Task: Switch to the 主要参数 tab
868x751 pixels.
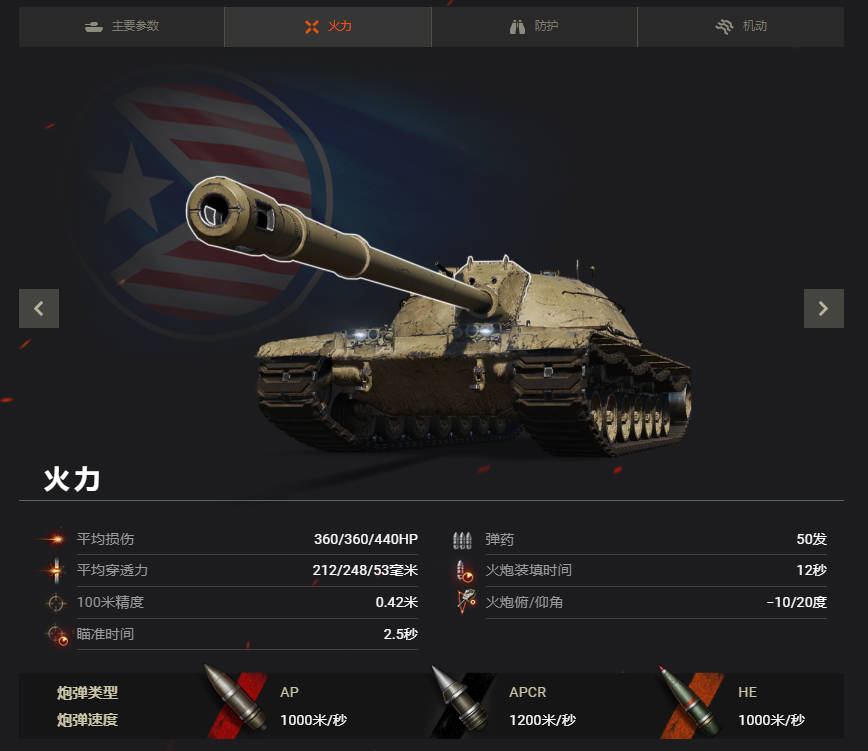Action: click(122, 27)
